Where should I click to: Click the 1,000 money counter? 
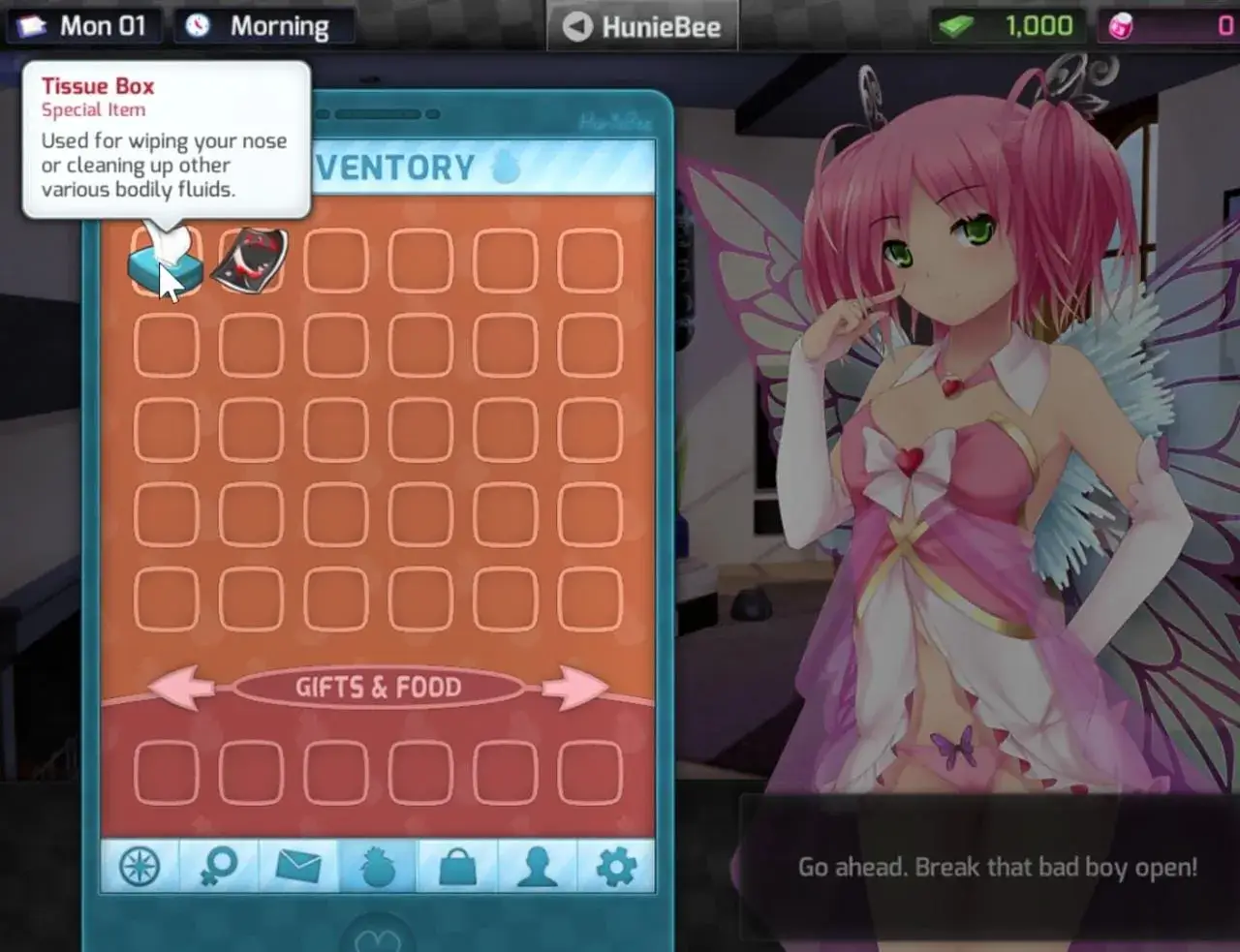[1007, 25]
